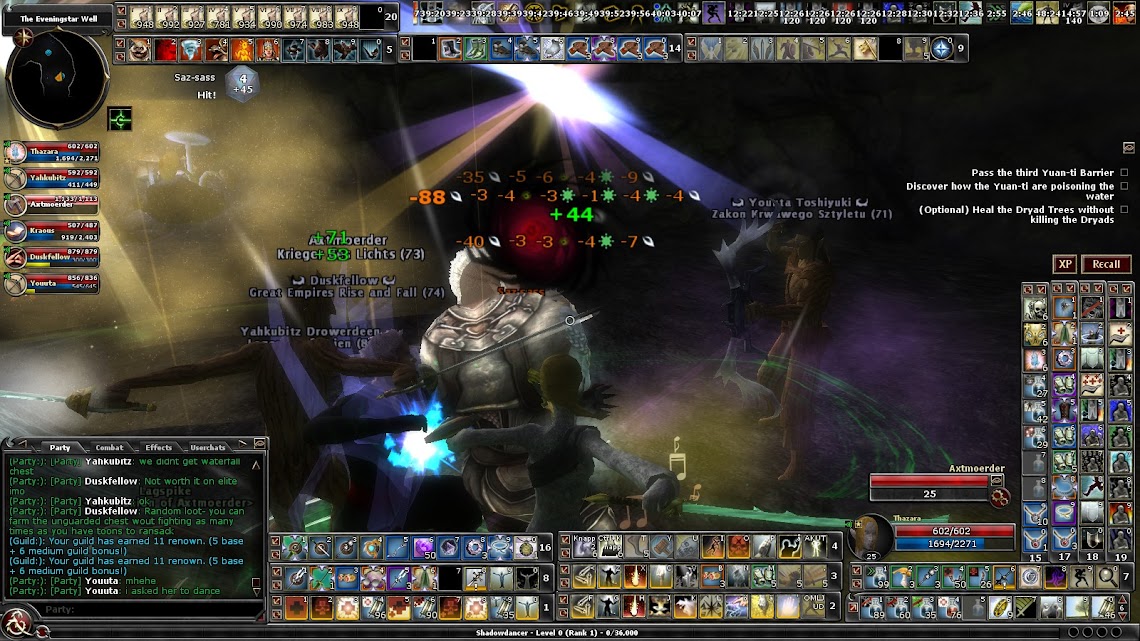Screen dimensions: 1140x641
Task: Show the Party chat tab
Action: coord(60,447)
